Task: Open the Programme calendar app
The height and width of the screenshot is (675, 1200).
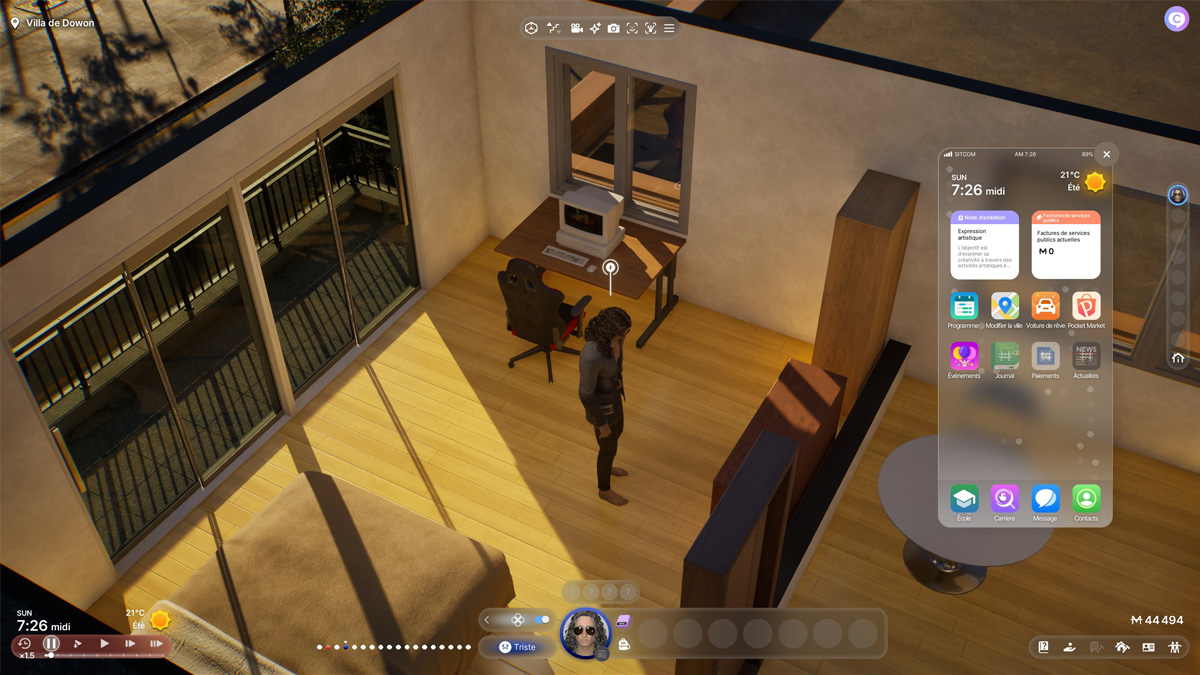Action: click(964, 306)
